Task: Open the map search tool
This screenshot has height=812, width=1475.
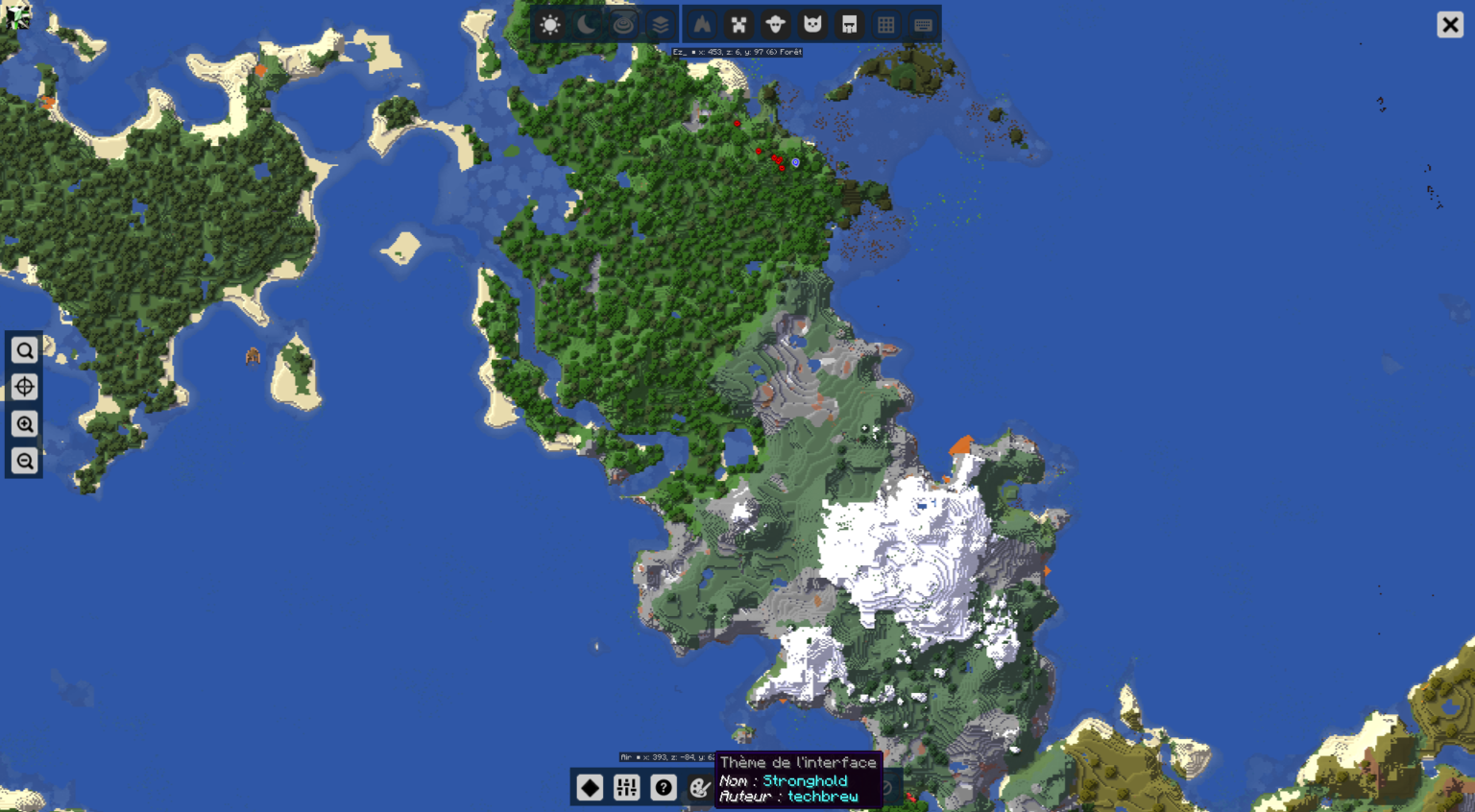Action: point(24,349)
